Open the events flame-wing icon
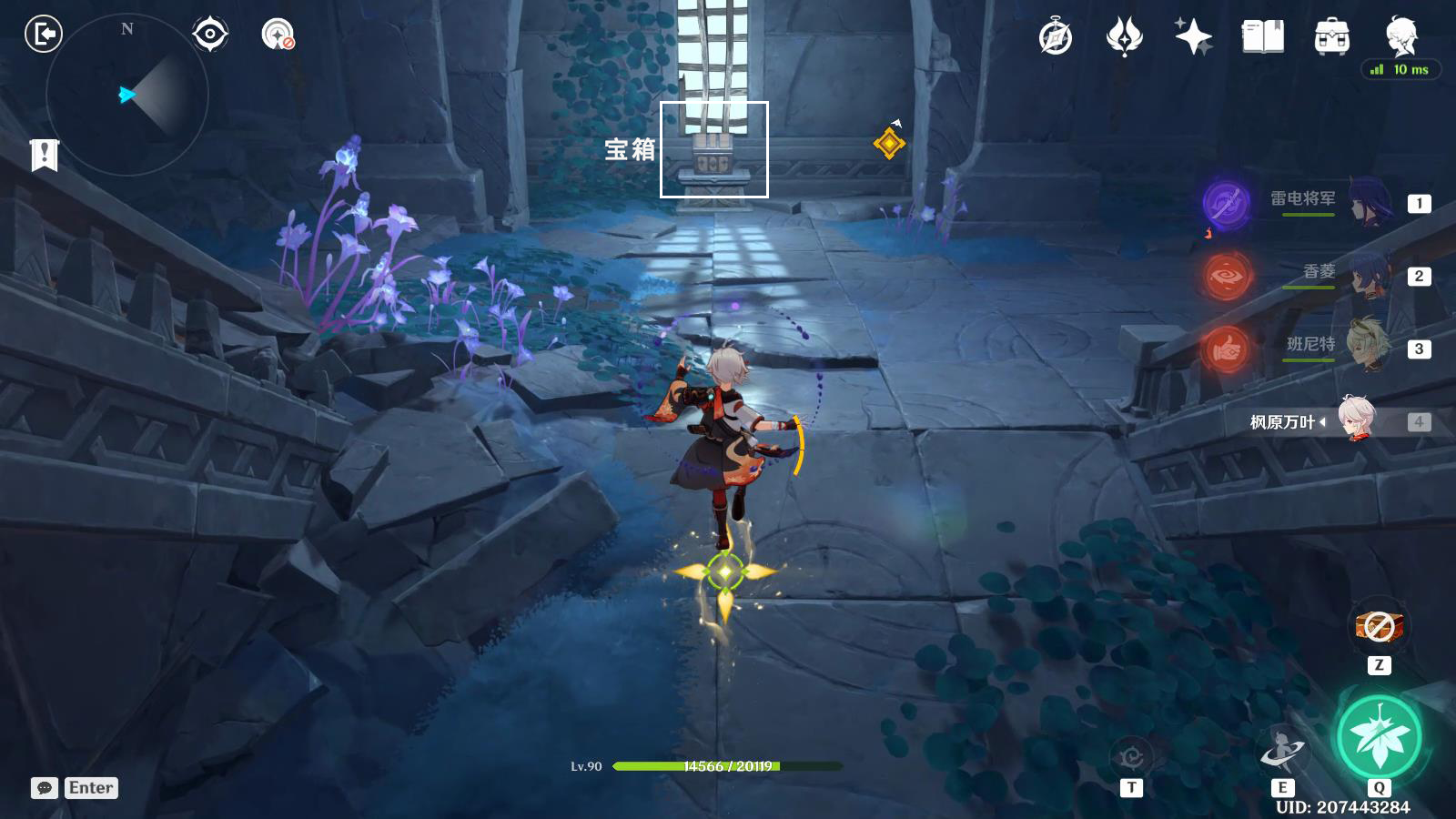This screenshot has width=1456, height=819. click(1125, 37)
